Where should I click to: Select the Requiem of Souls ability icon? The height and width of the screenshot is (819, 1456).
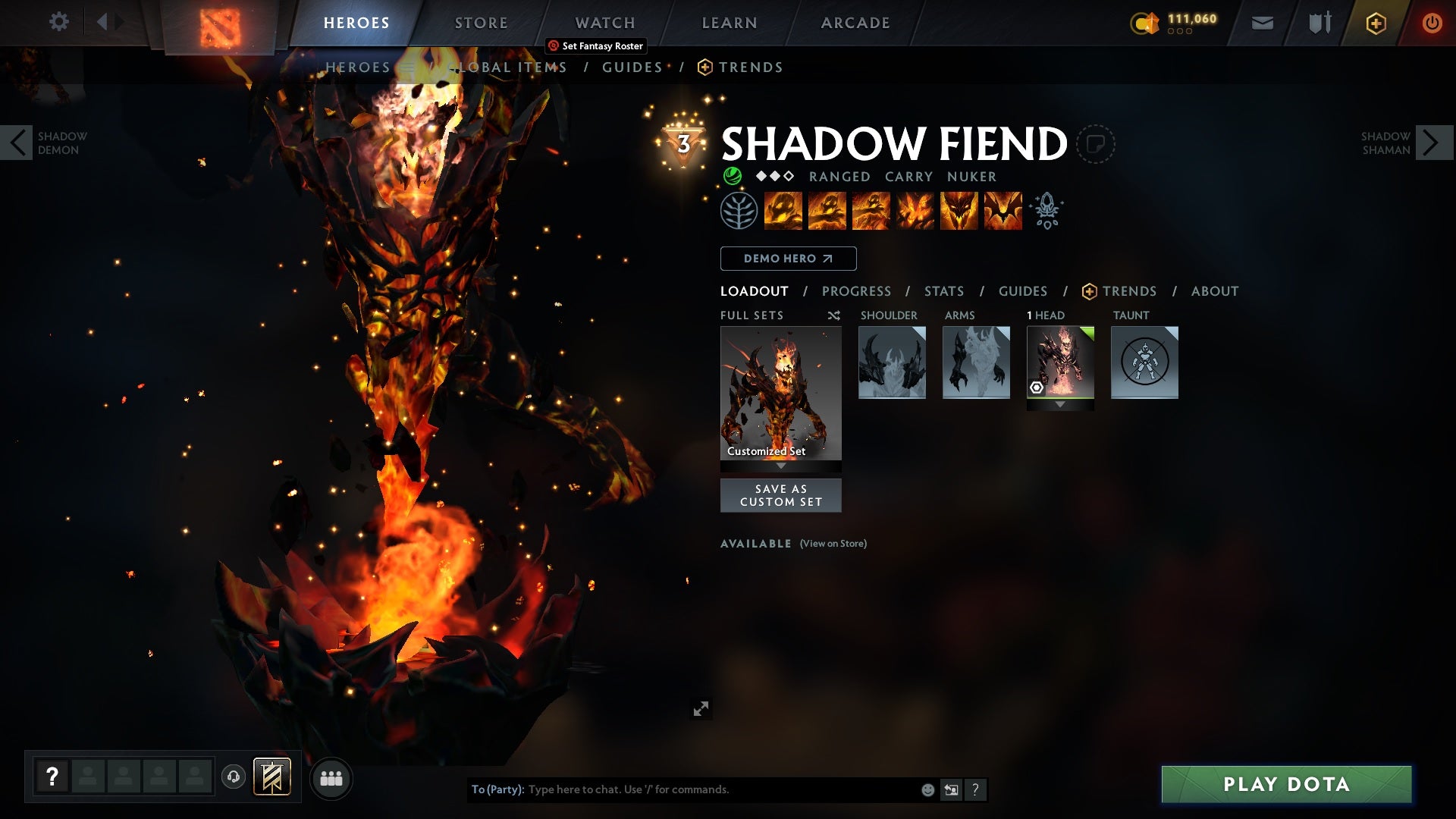1003,211
